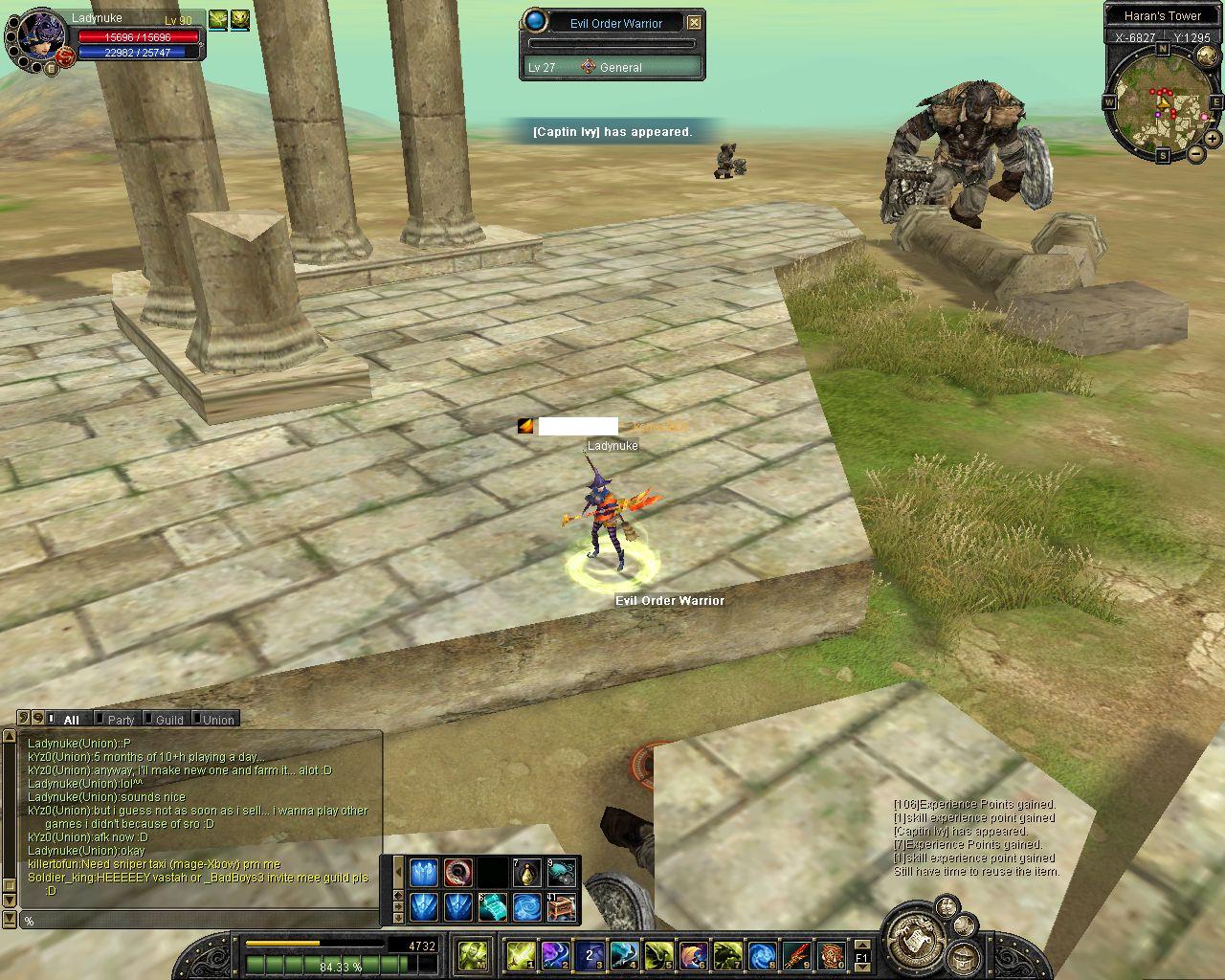Viewport: 1225px width, 980px height.
Task: Open the large scroll main menu button
Action: pos(911,939)
